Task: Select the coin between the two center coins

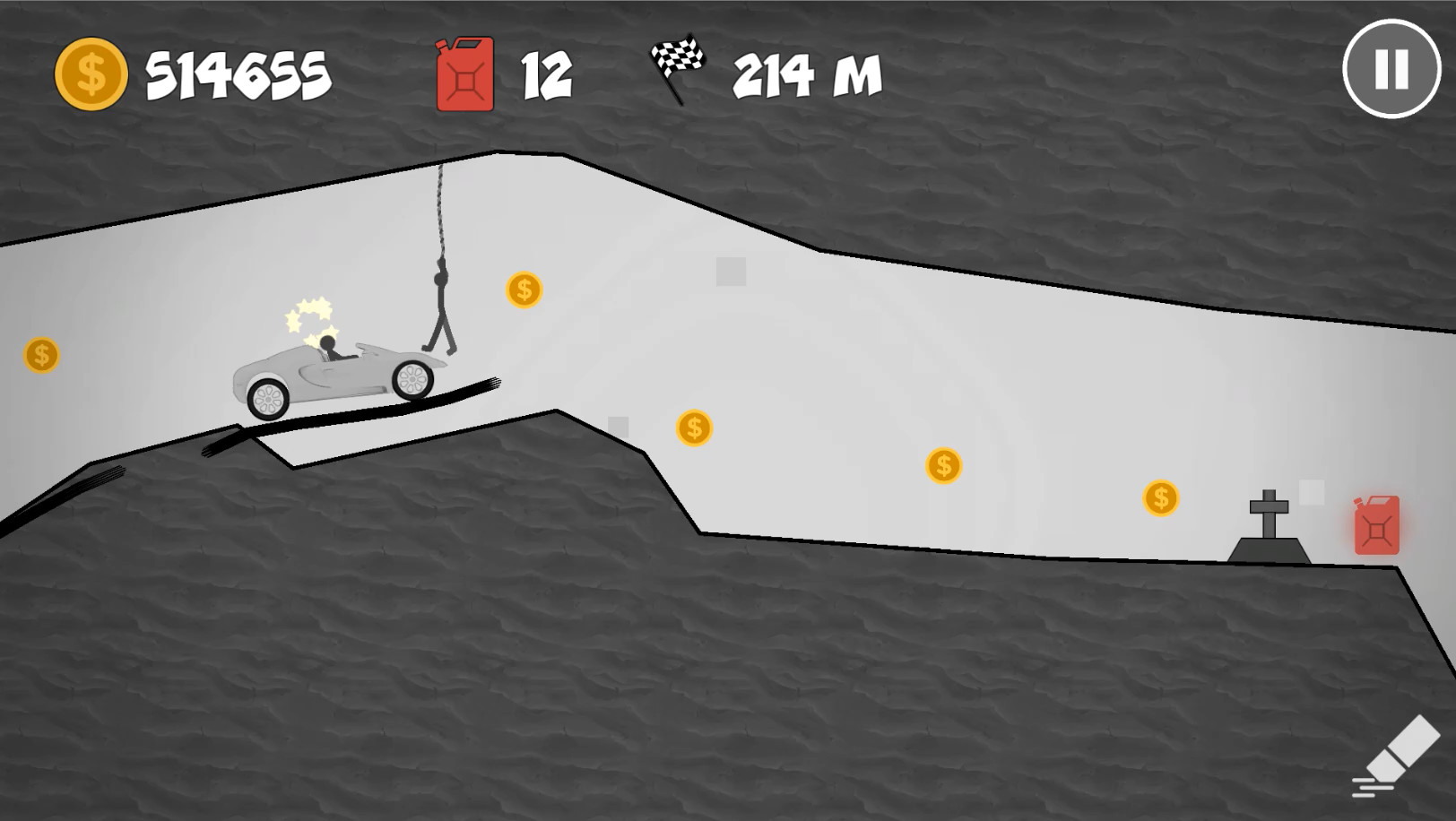Action: coord(943,463)
